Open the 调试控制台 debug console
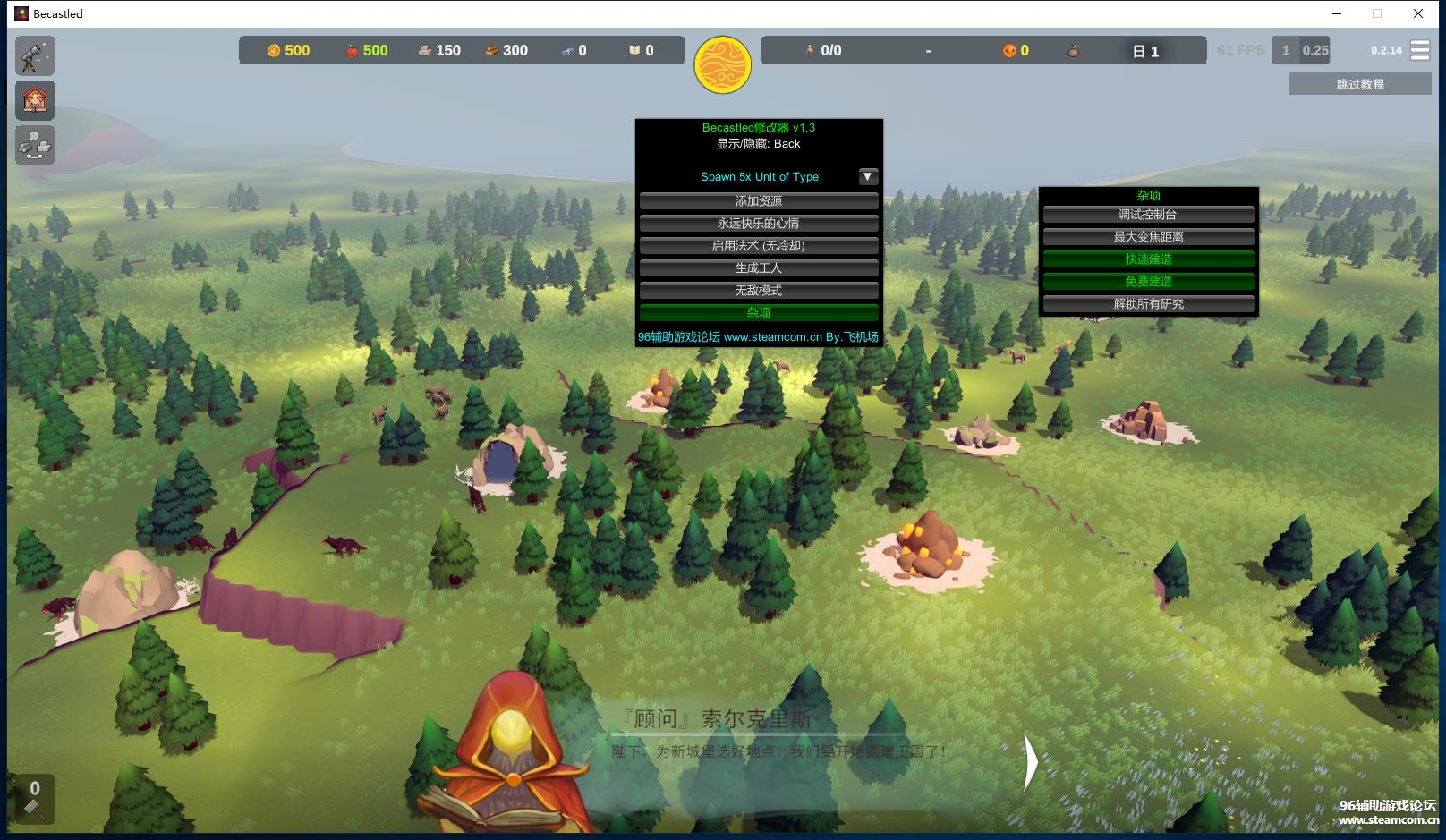The image size is (1446, 840). click(x=1147, y=215)
